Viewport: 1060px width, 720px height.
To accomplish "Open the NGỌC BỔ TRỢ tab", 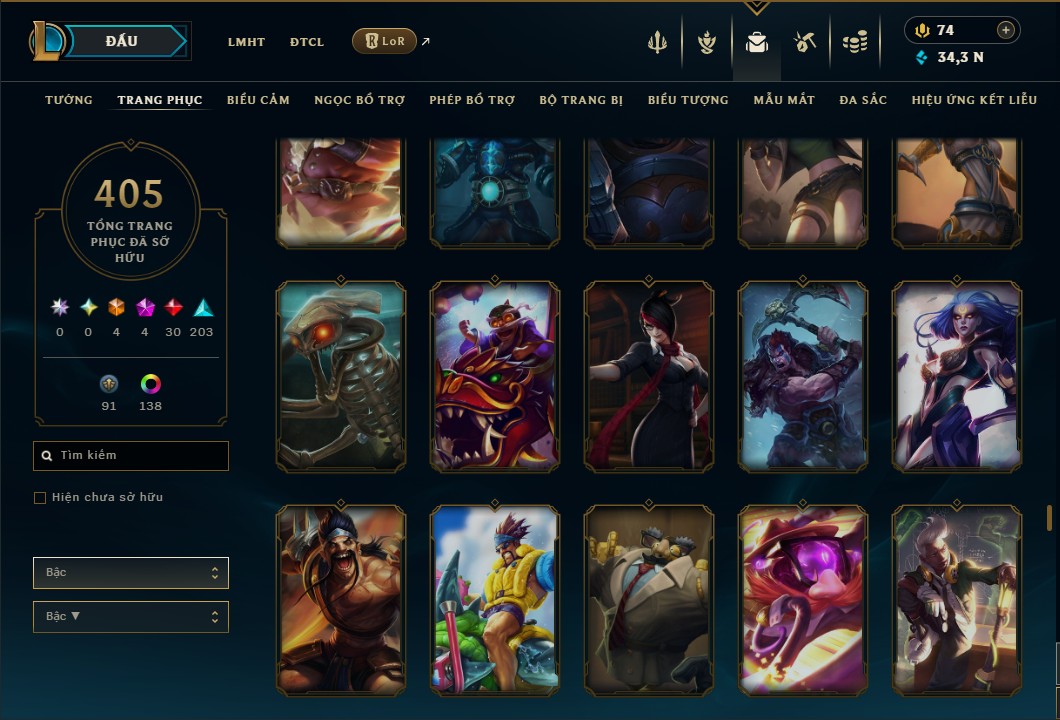I will point(359,100).
